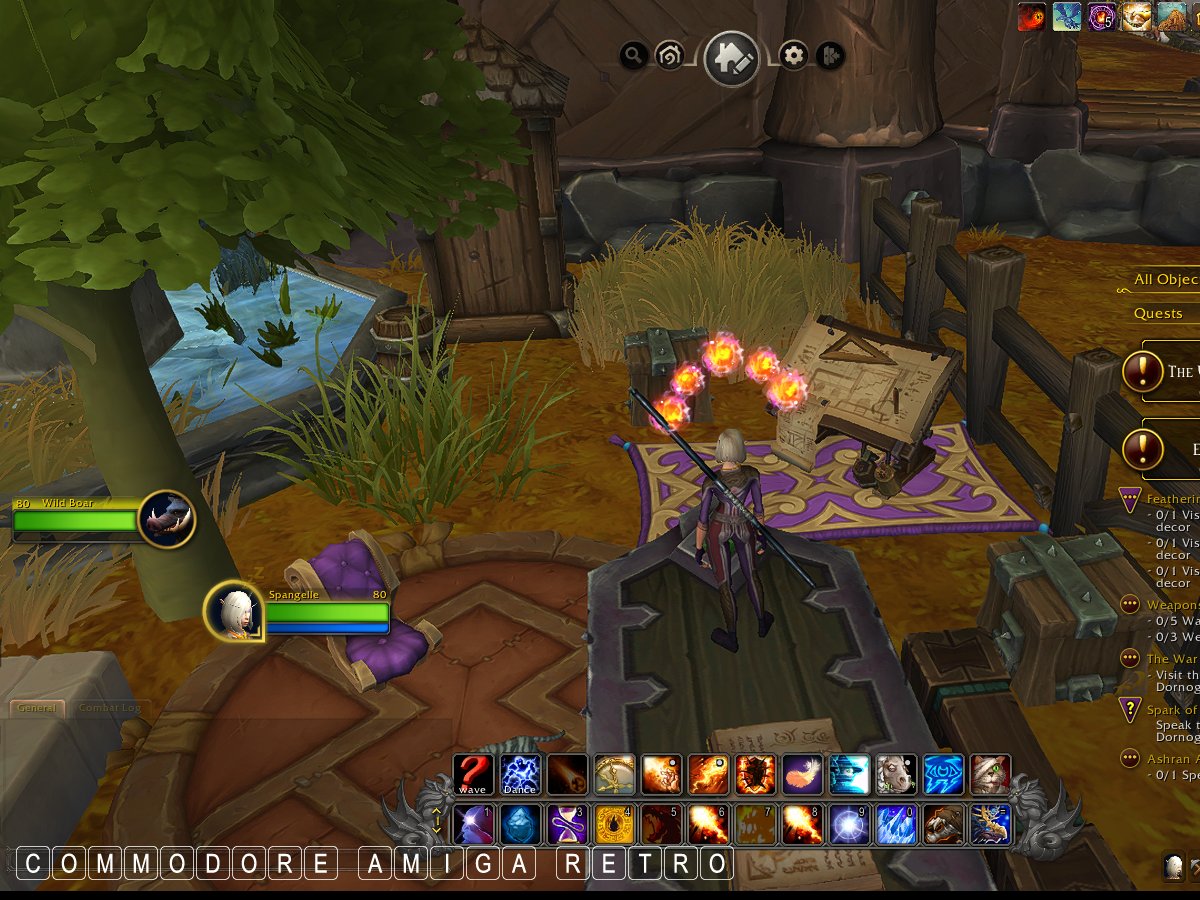
Task: Open the housing editor house-and-pencil button
Action: tap(730, 58)
